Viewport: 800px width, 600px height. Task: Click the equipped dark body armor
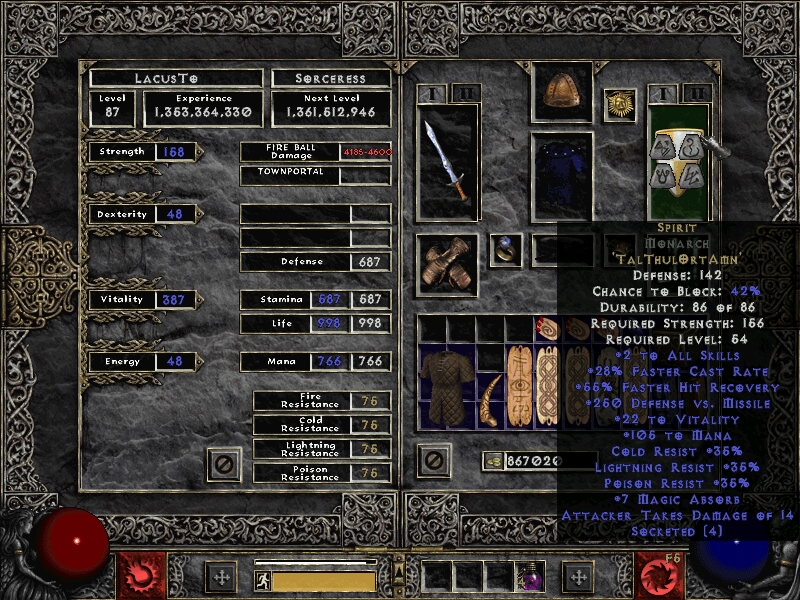click(561, 176)
